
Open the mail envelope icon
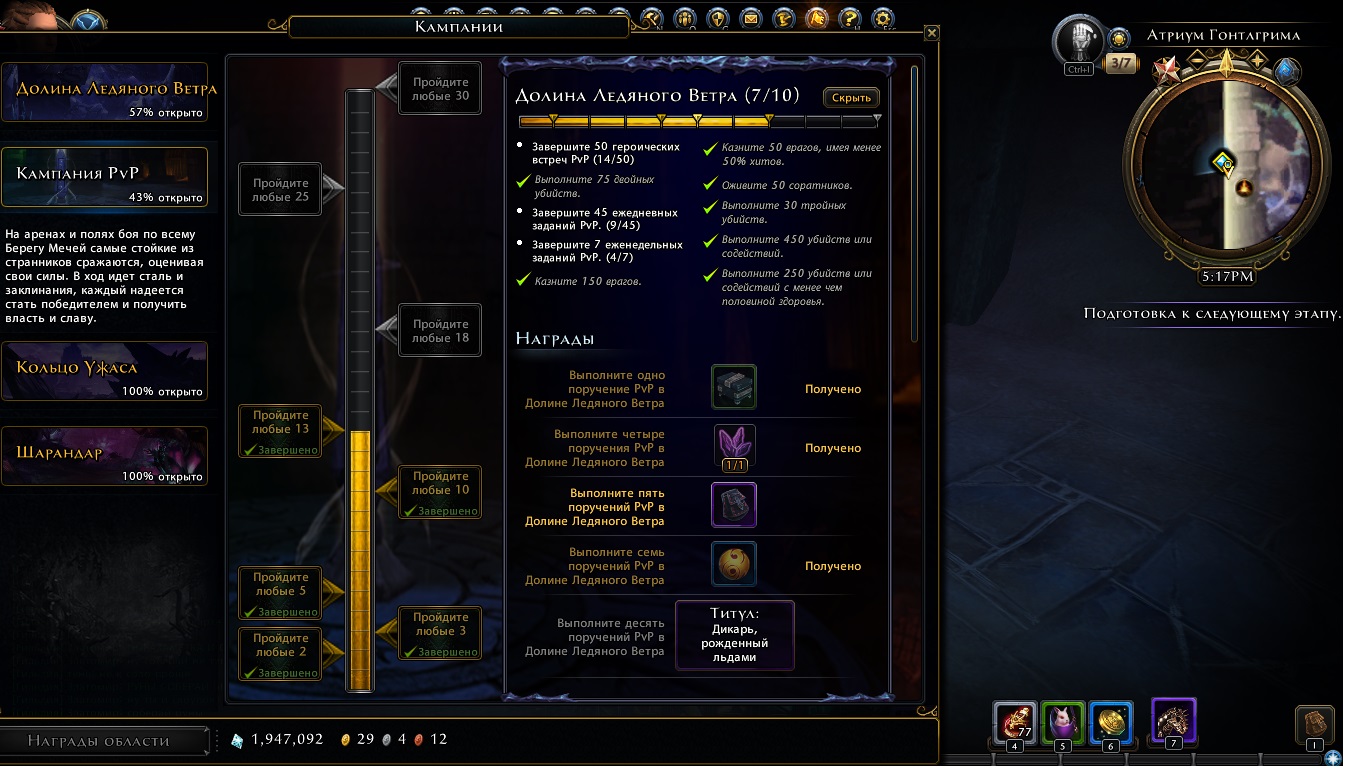coord(749,18)
